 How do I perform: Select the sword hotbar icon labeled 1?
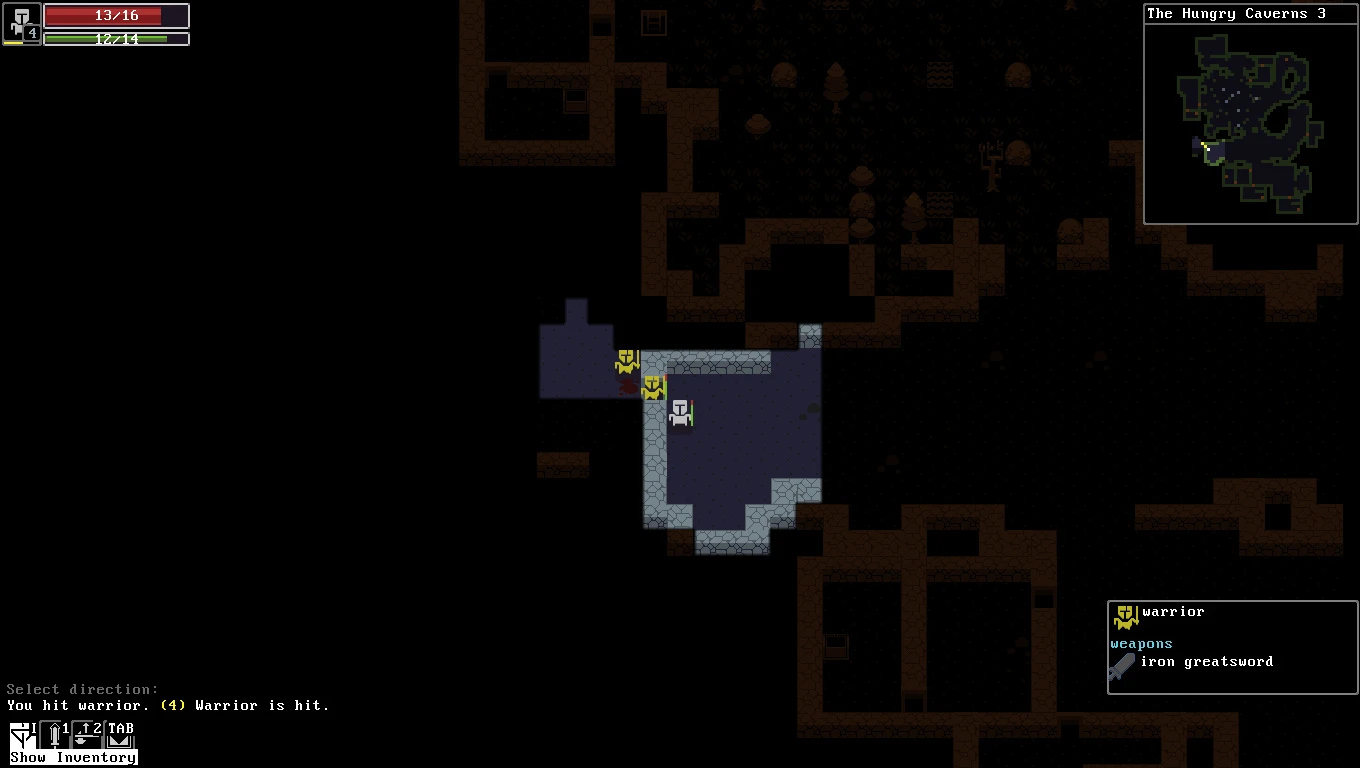coord(54,736)
